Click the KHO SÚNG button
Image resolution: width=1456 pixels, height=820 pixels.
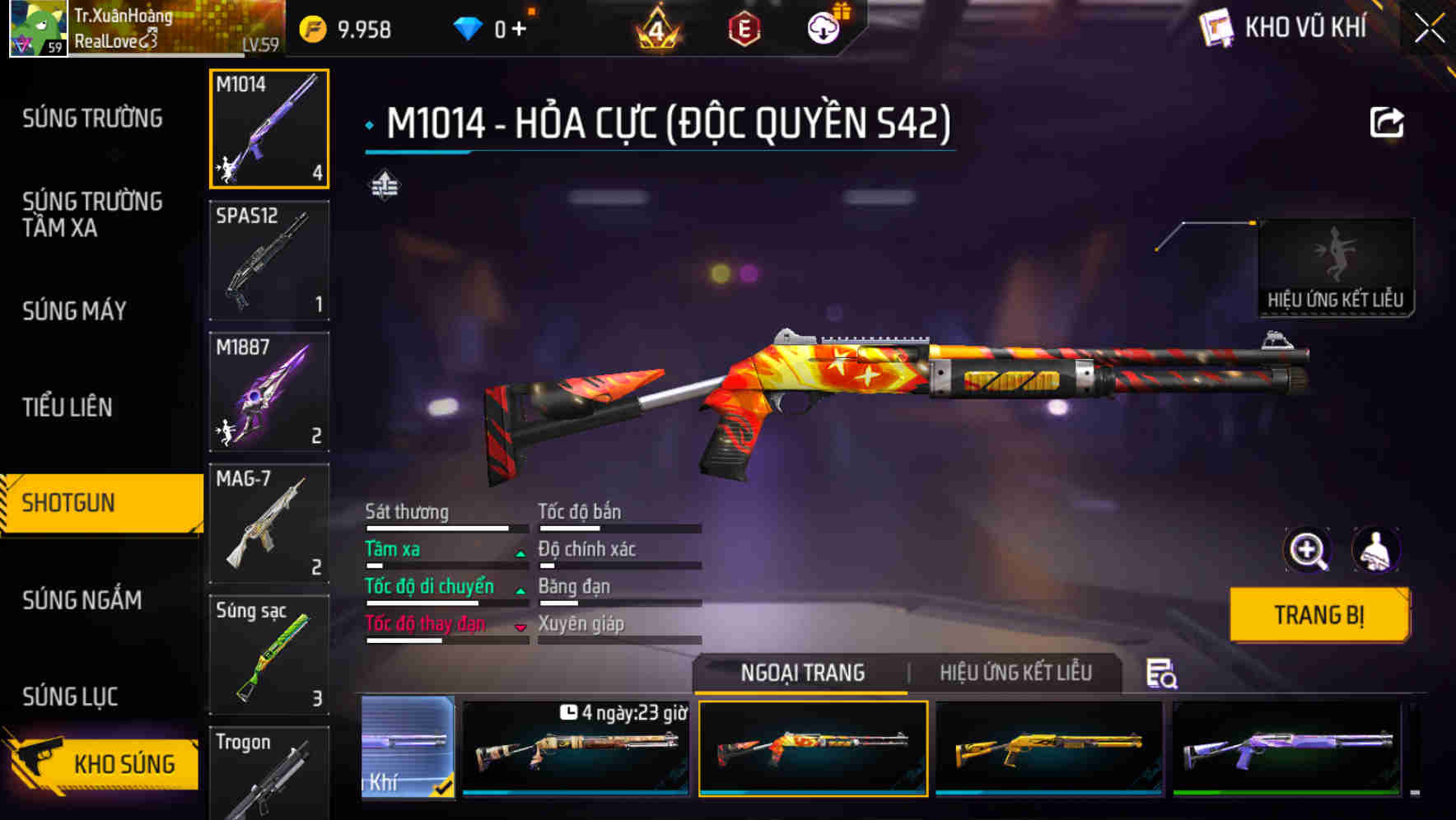(x=122, y=763)
